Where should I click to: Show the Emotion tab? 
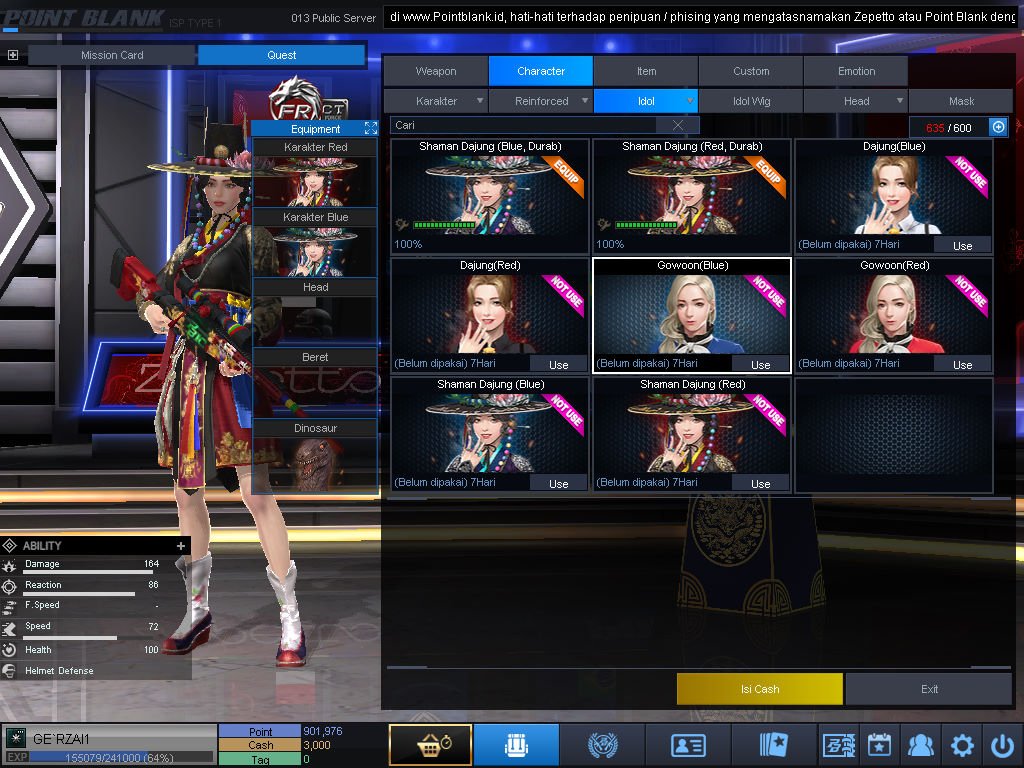[856, 71]
